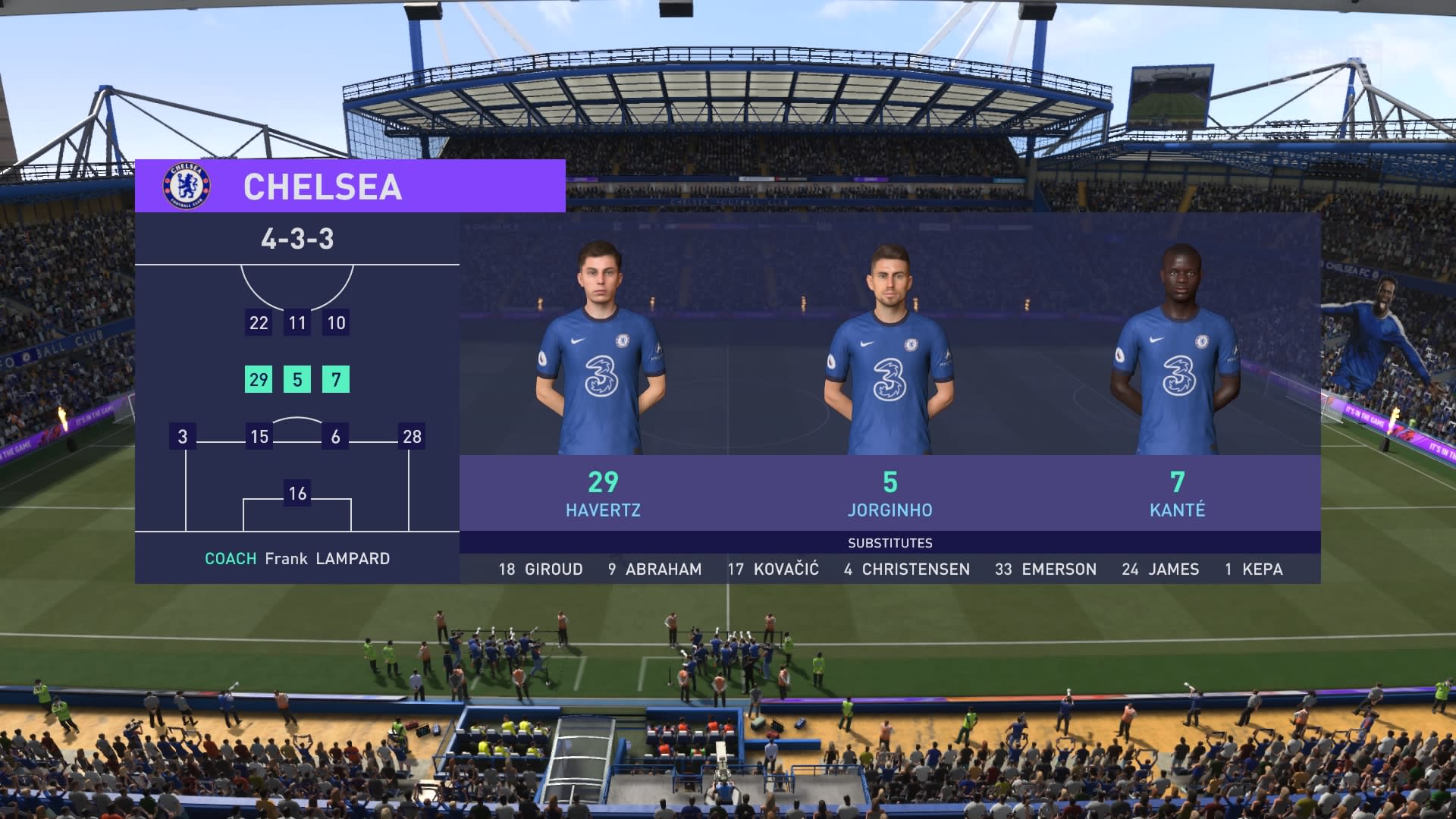Viewport: 1456px width, 819px height.
Task: Select the number 22 forward tile
Action: (x=259, y=322)
